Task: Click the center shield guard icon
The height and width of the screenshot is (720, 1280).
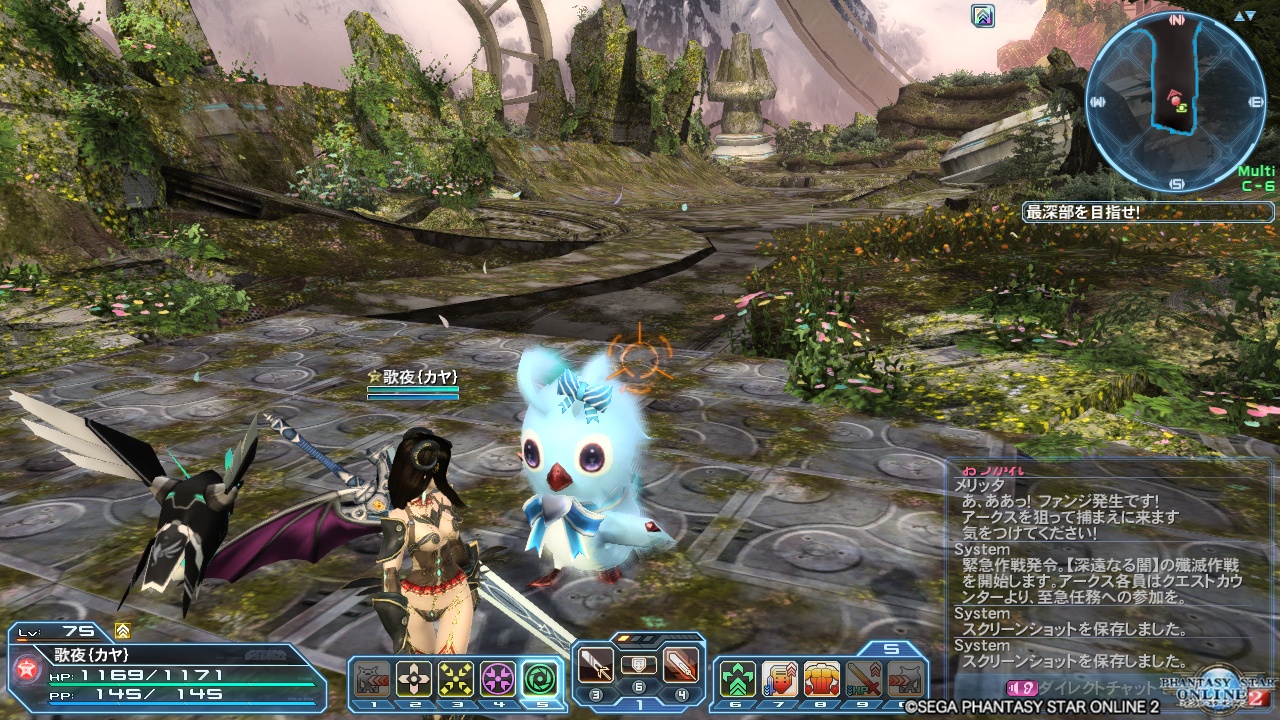Action: 638,663
